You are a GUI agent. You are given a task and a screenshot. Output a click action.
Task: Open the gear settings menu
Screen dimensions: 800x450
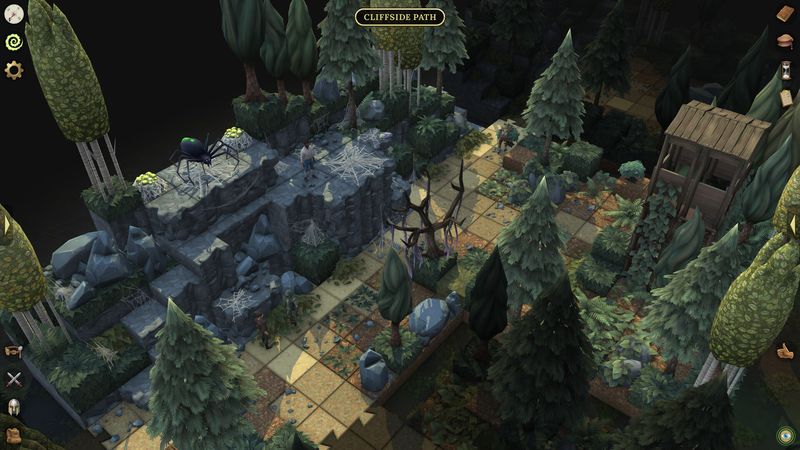(14, 70)
